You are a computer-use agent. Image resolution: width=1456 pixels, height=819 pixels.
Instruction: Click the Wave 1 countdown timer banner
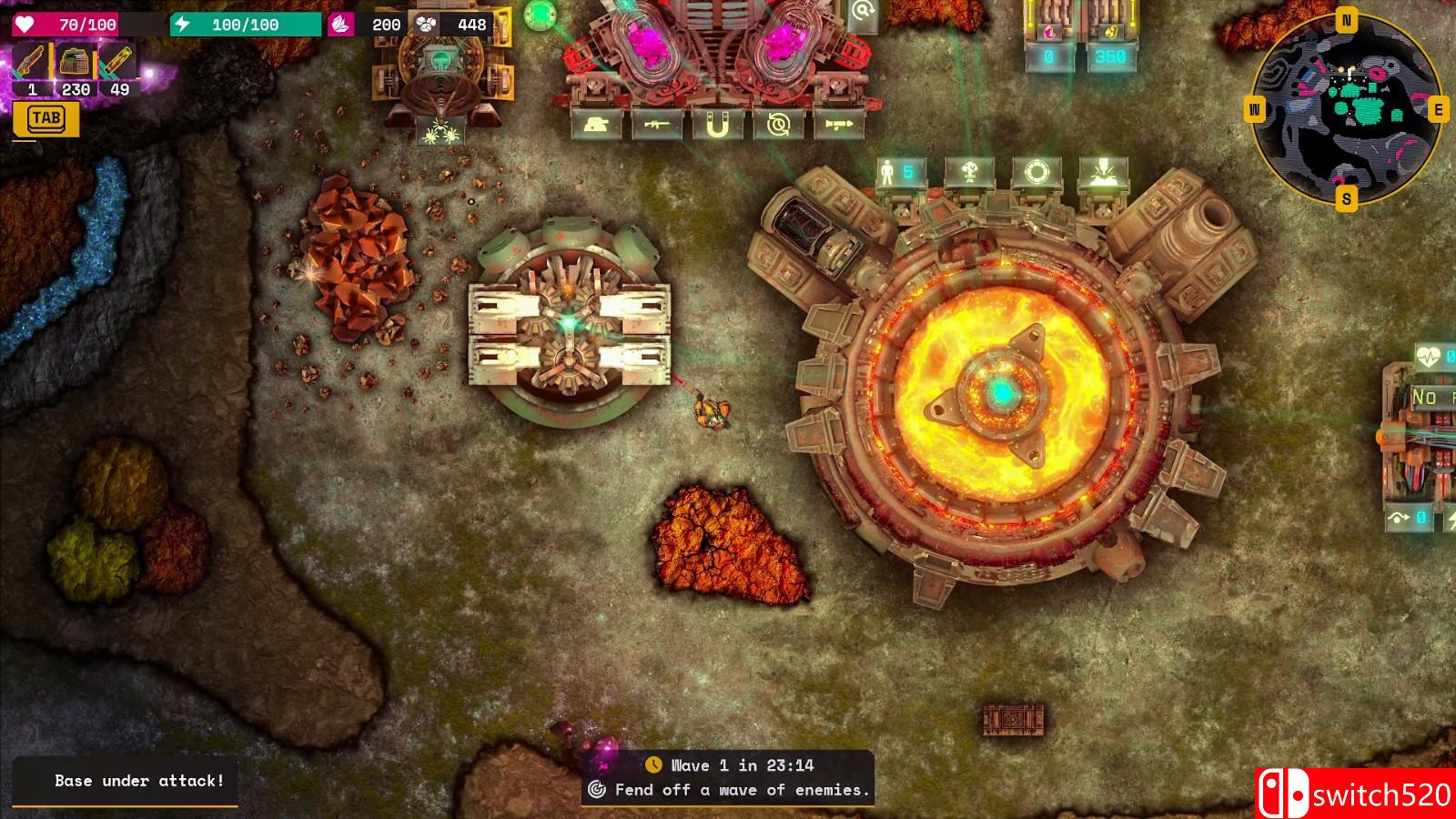coord(742,765)
